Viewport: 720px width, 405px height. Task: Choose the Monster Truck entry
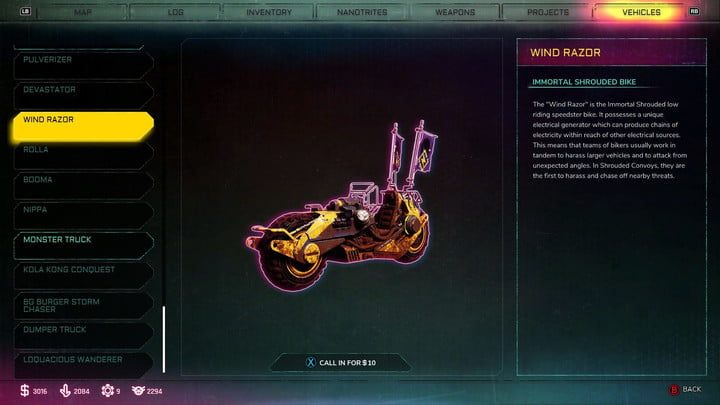80,240
